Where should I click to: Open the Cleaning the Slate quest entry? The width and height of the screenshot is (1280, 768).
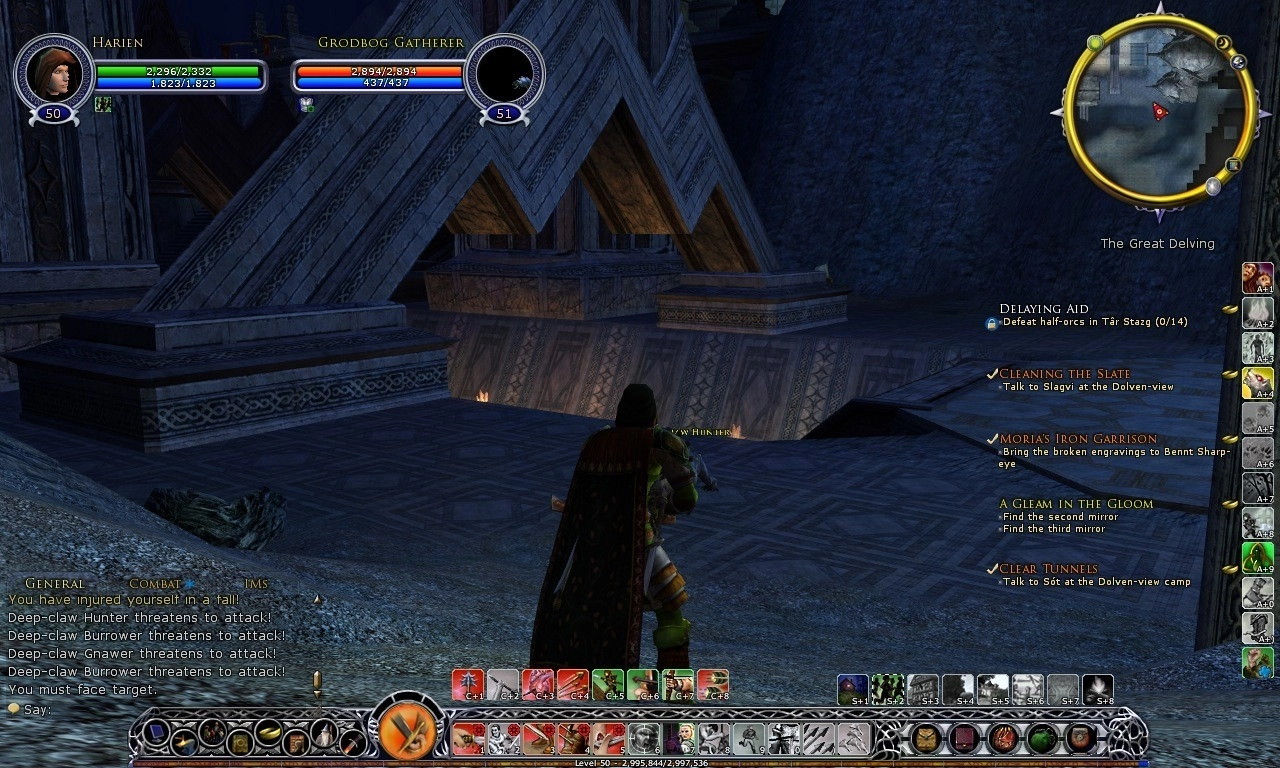pos(1064,374)
